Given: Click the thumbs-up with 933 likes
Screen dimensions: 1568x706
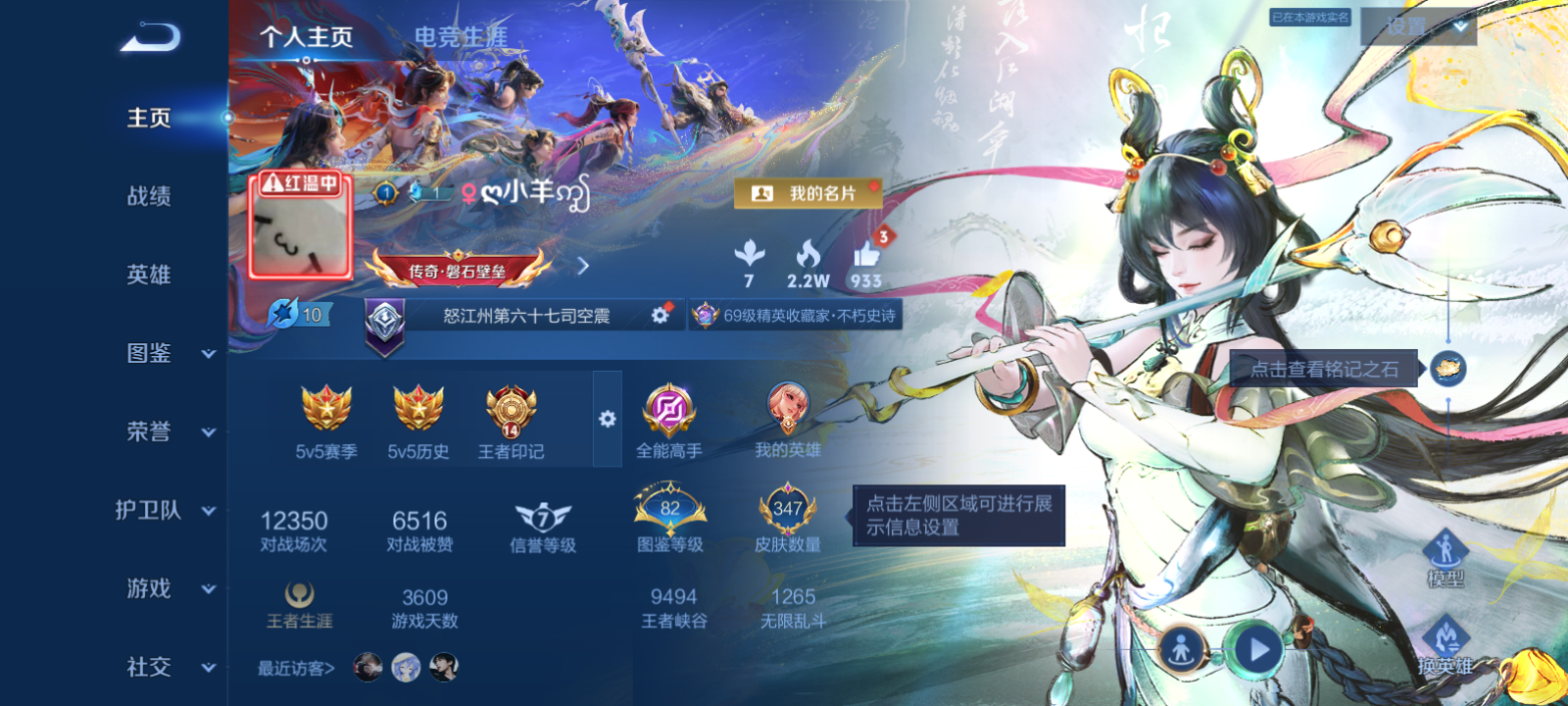Looking at the screenshot, I should [x=868, y=256].
